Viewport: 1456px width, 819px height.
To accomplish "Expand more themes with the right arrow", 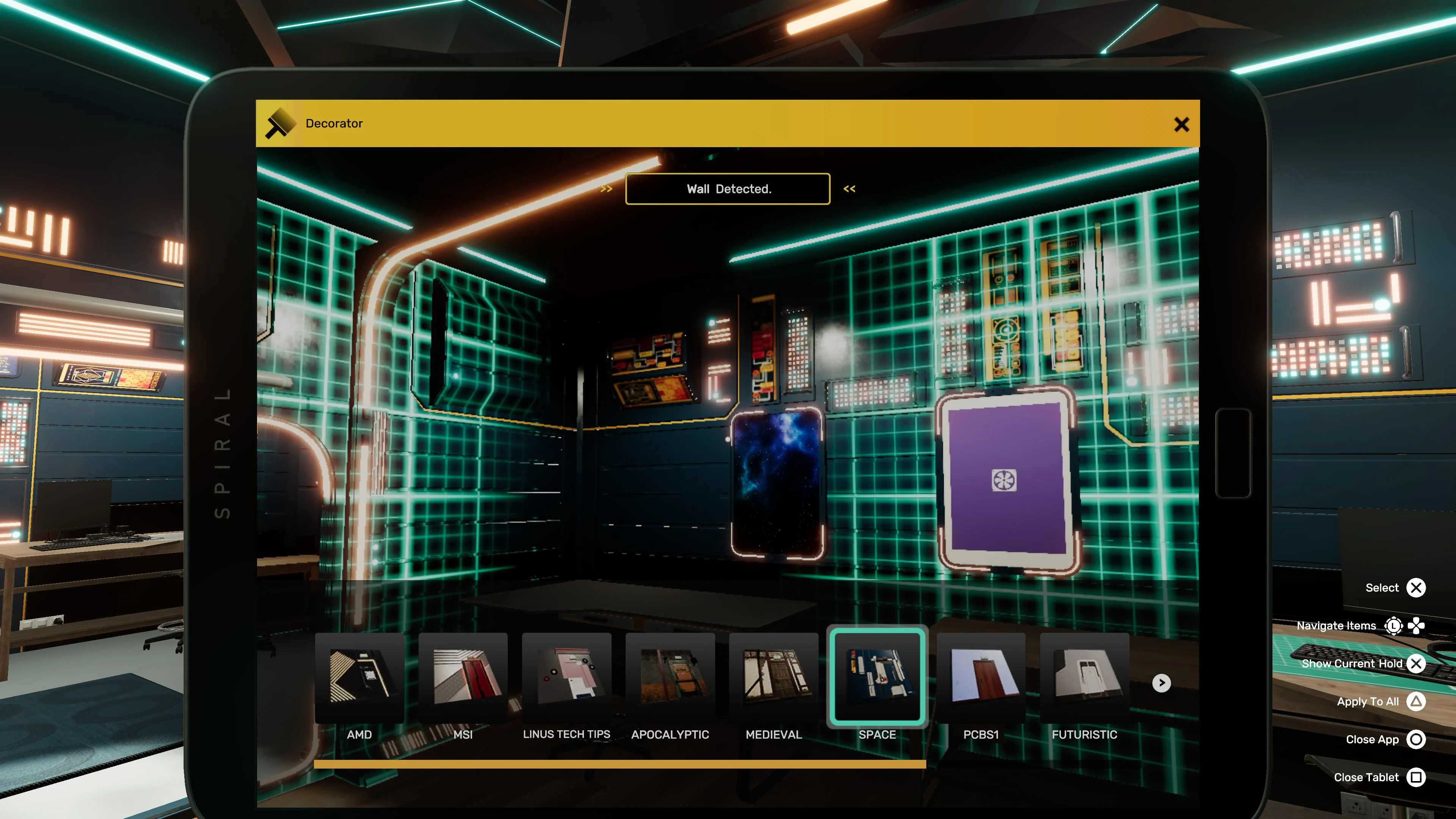I will 1161,683.
